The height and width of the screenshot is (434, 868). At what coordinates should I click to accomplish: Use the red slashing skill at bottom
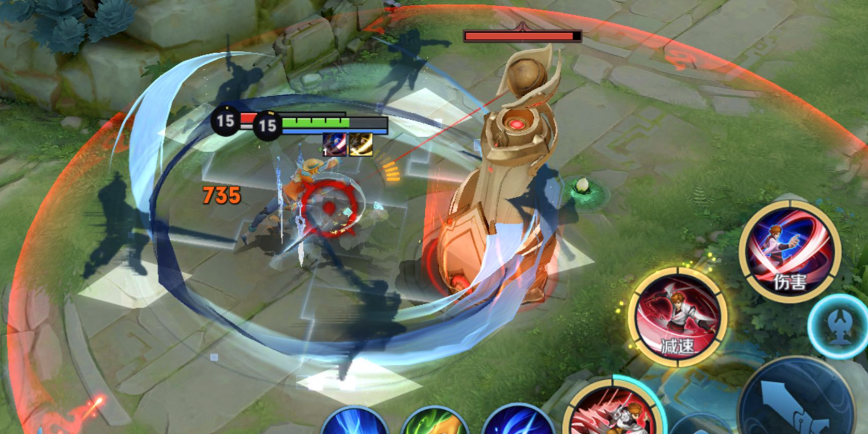(612, 412)
